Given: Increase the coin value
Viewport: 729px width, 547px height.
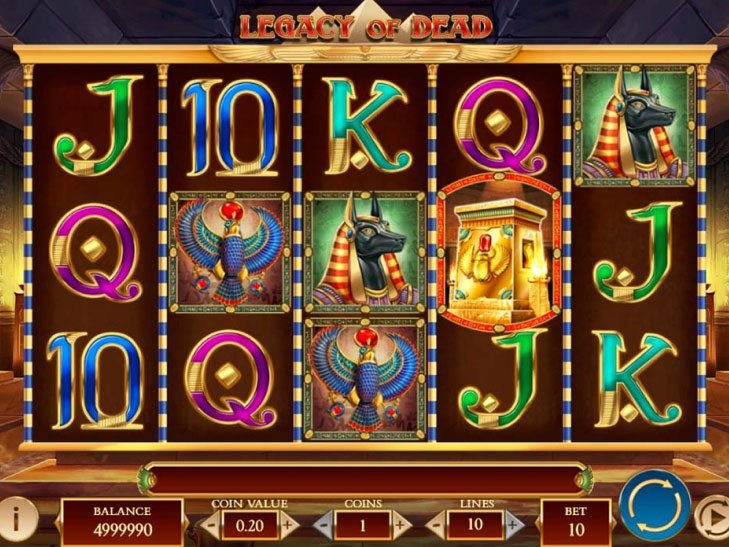Looking at the screenshot, I should [287, 523].
